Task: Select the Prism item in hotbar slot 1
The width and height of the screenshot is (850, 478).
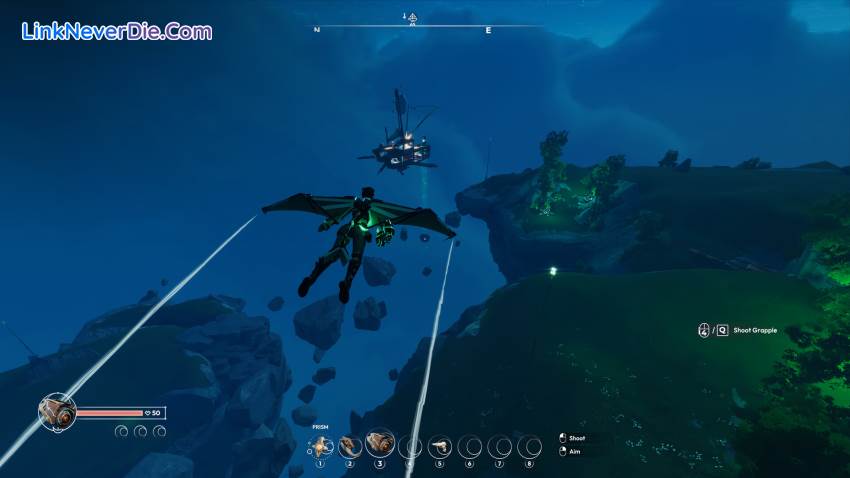Action: (320, 446)
